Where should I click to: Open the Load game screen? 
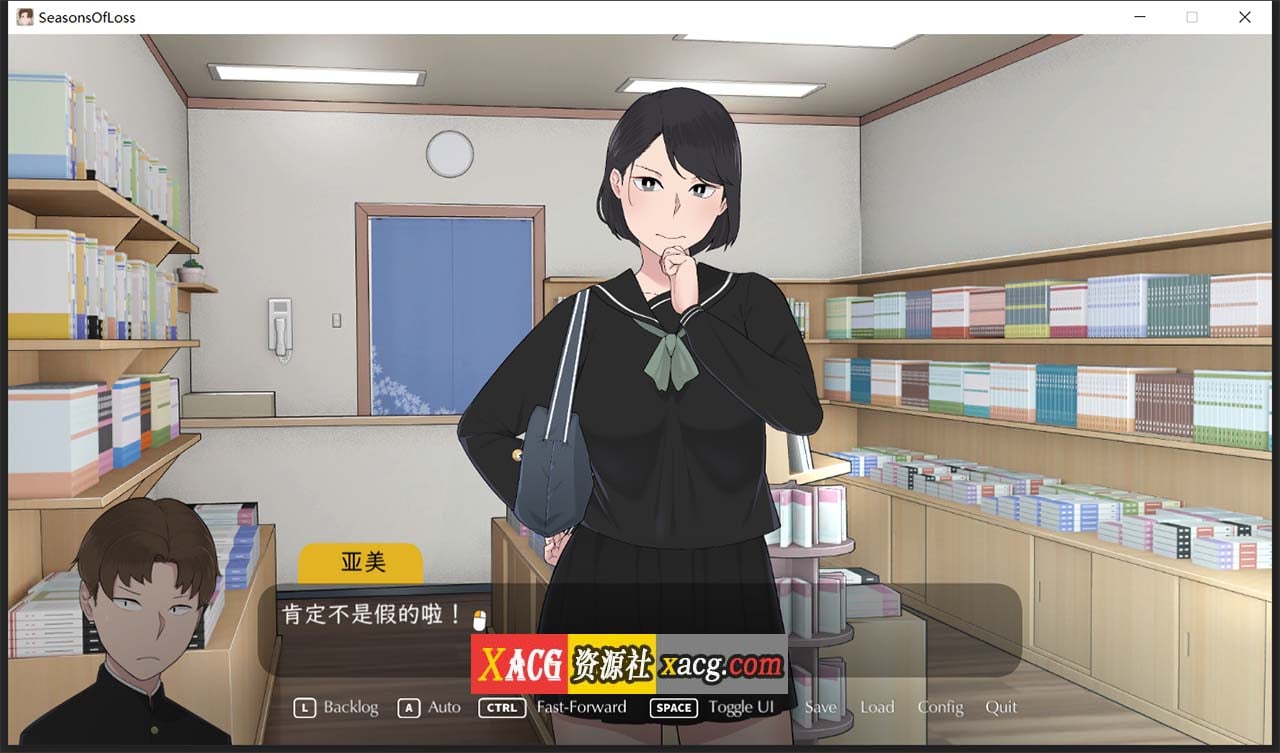click(x=877, y=707)
